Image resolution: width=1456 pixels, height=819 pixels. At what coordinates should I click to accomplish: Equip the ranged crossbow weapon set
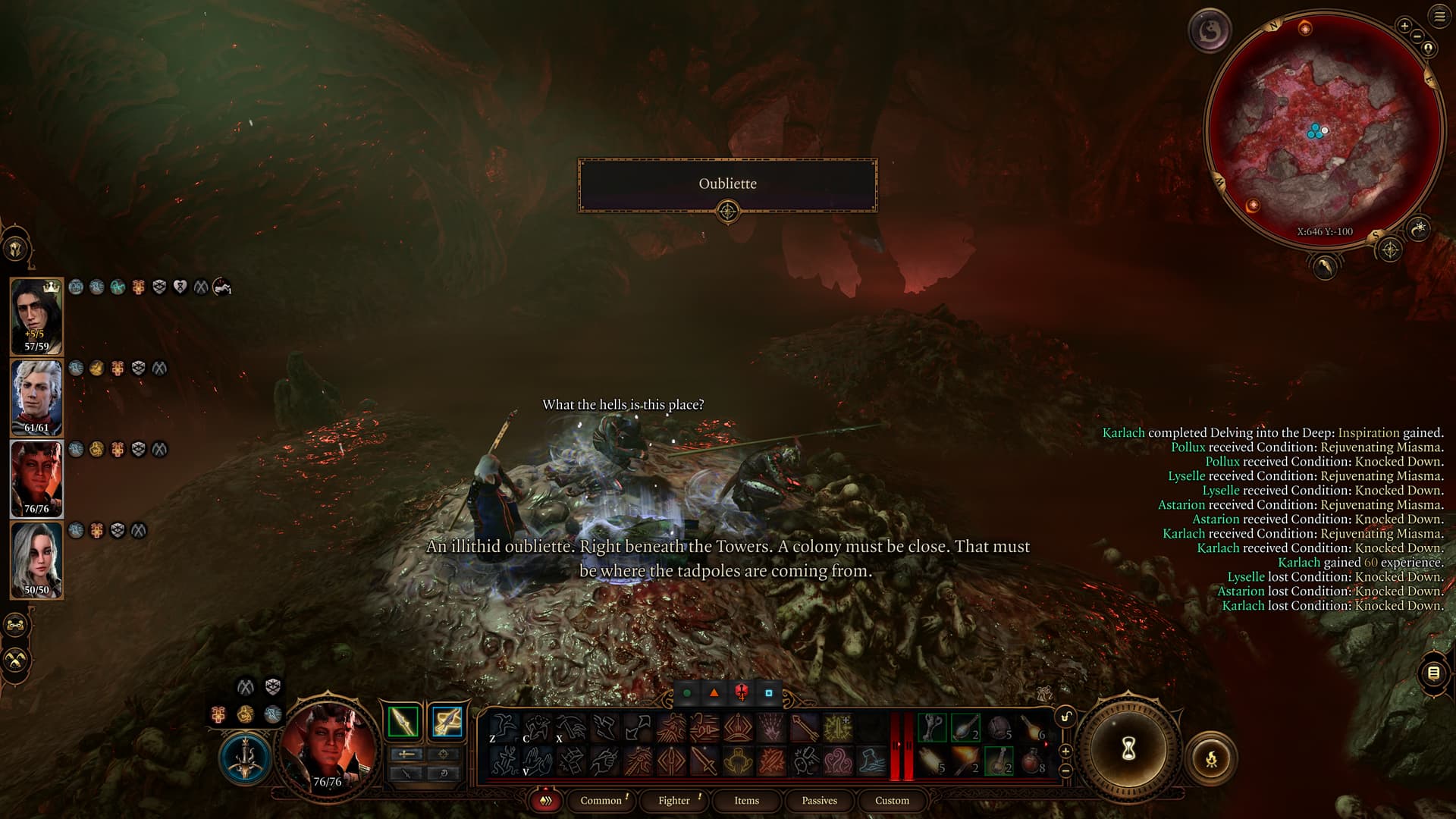(x=447, y=721)
